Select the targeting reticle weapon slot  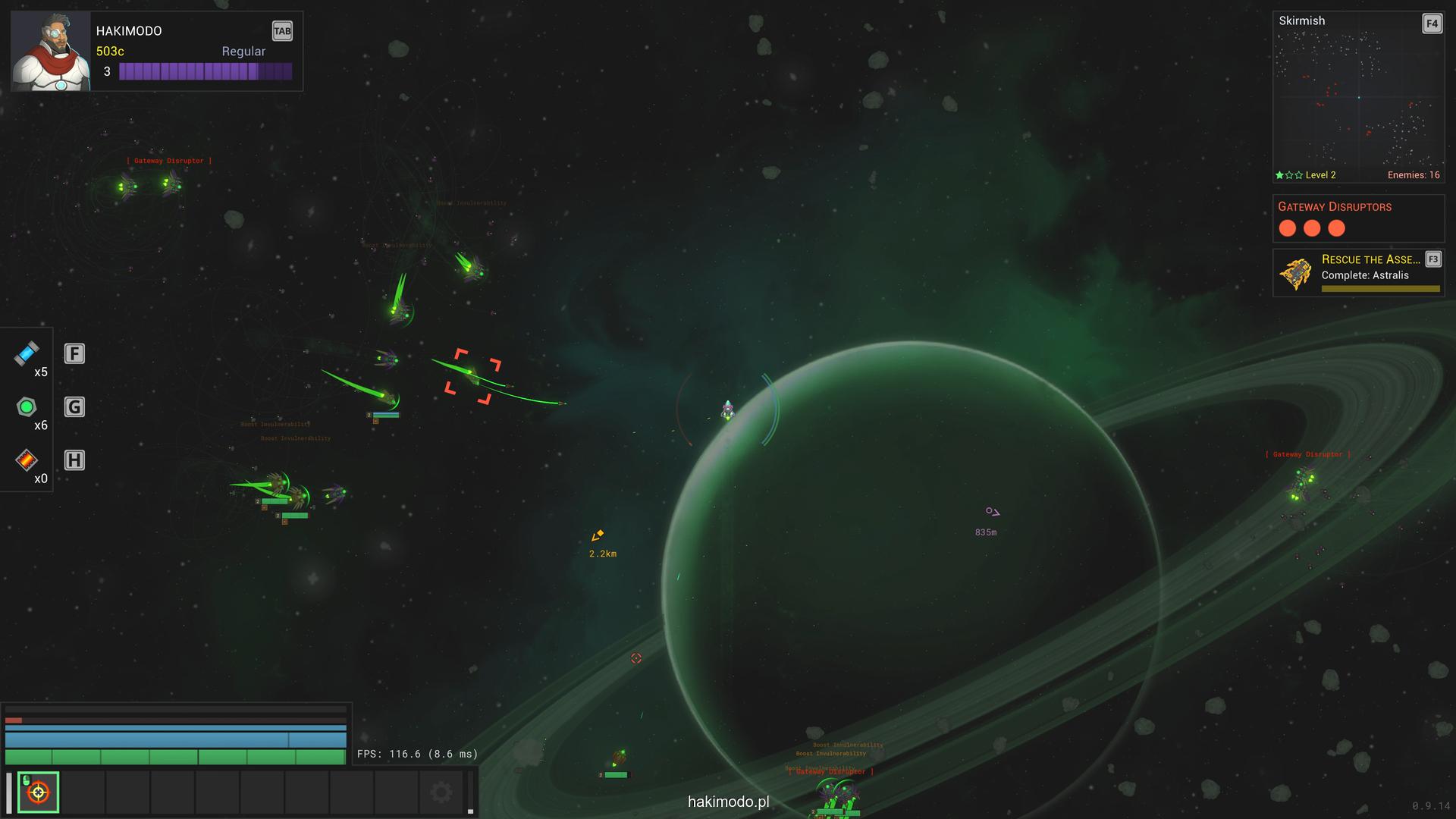click(38, 792)
